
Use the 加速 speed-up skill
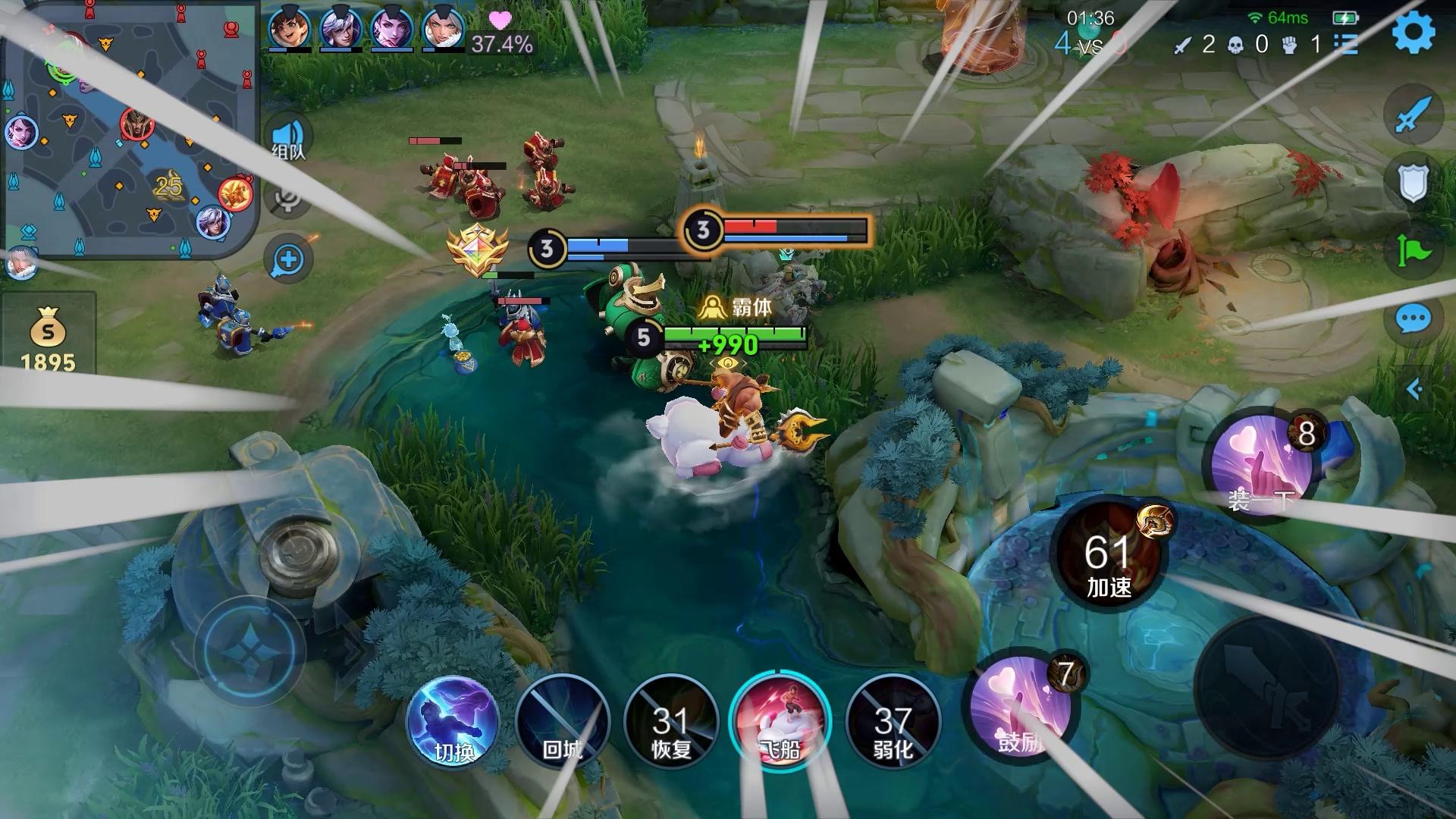point(1108,555)
